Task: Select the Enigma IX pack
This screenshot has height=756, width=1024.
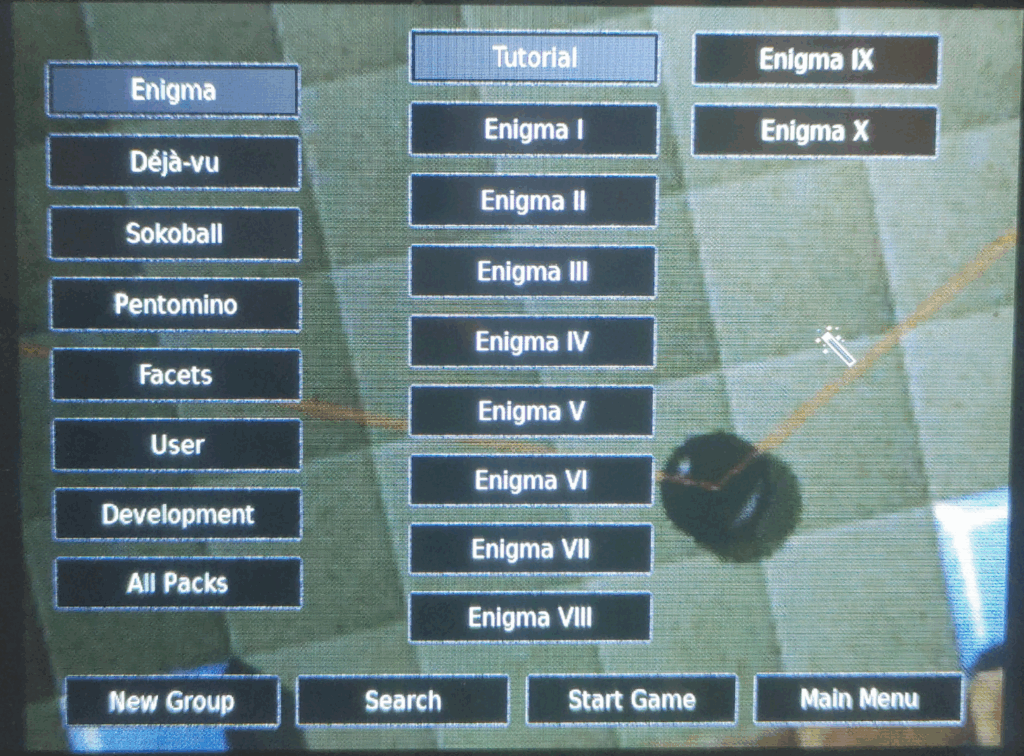Action: [x=816, y=60]
